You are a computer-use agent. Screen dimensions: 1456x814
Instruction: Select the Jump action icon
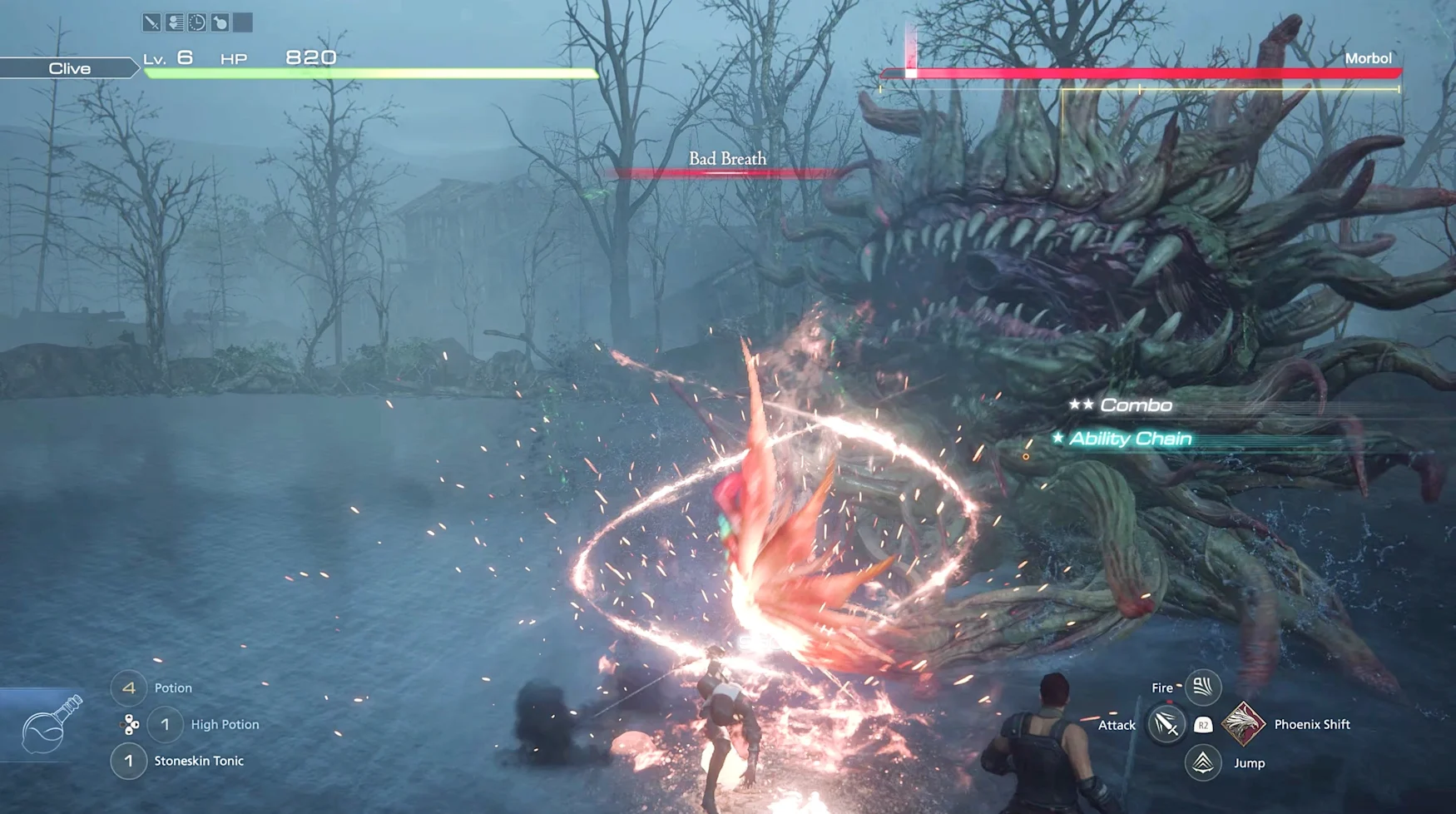(x=1202, y=762)
